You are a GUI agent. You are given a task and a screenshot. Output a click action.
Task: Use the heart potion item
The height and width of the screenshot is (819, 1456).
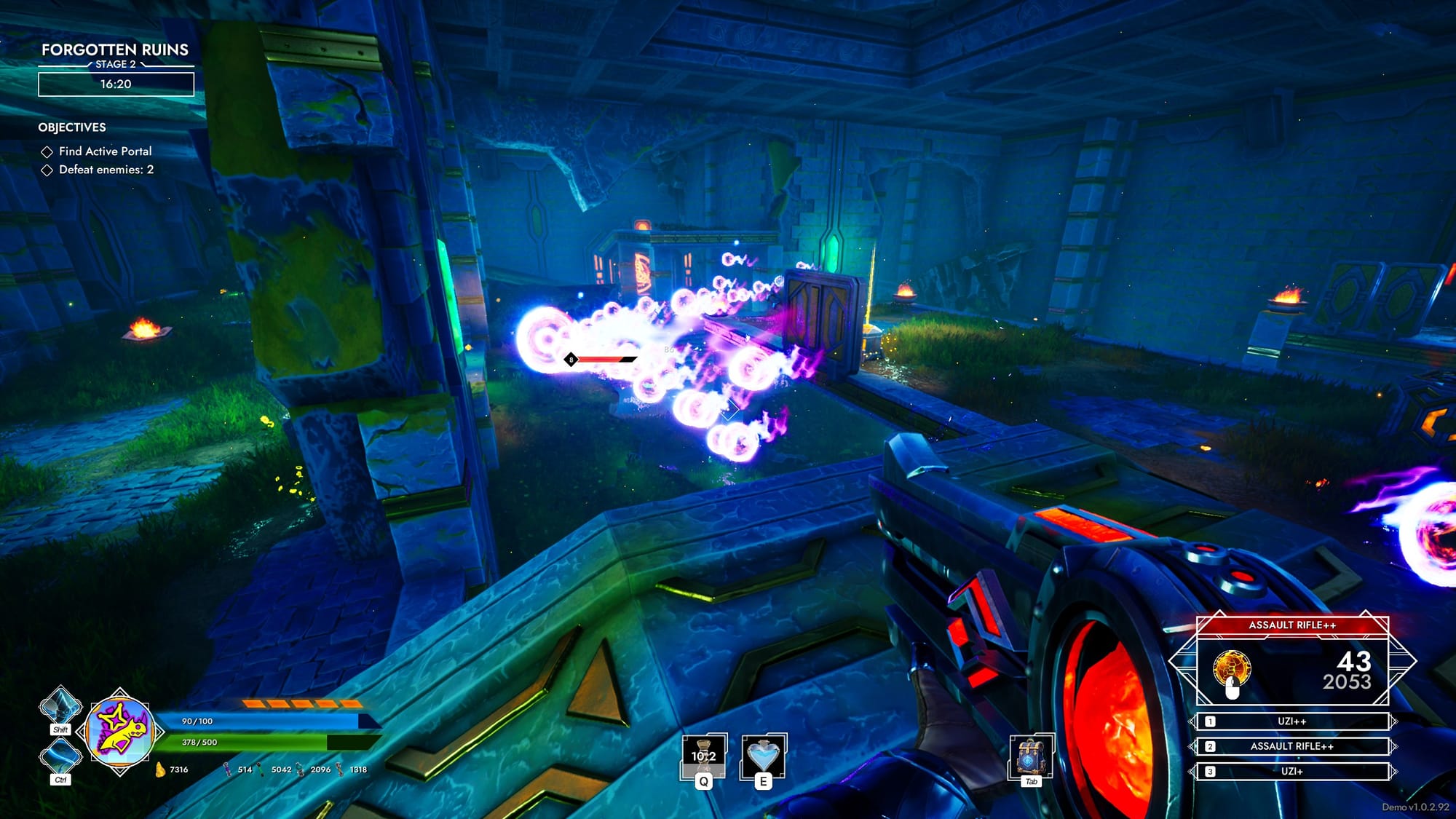(763, 757)
